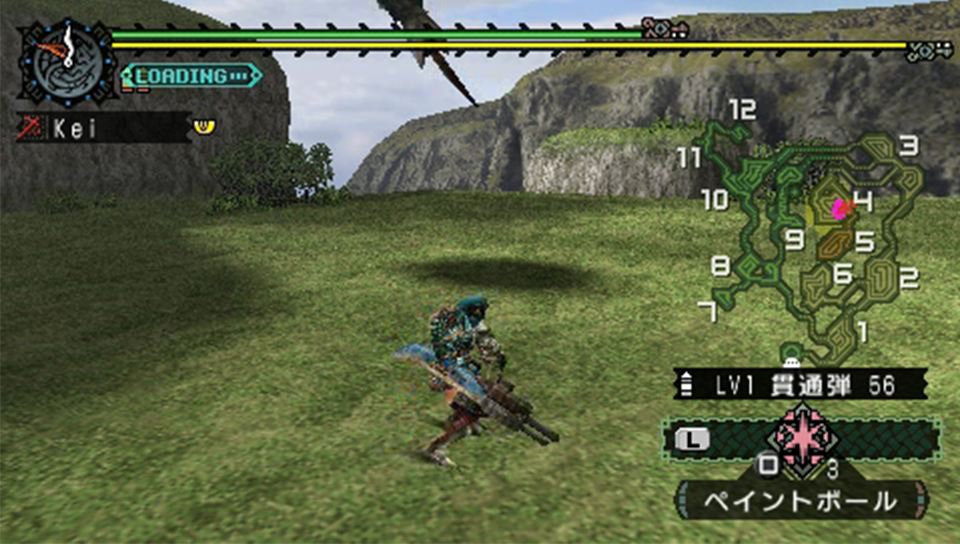The image size is (960, 544).
Task: Click area 10 on the minimap
Action: (x=715, y=200)
